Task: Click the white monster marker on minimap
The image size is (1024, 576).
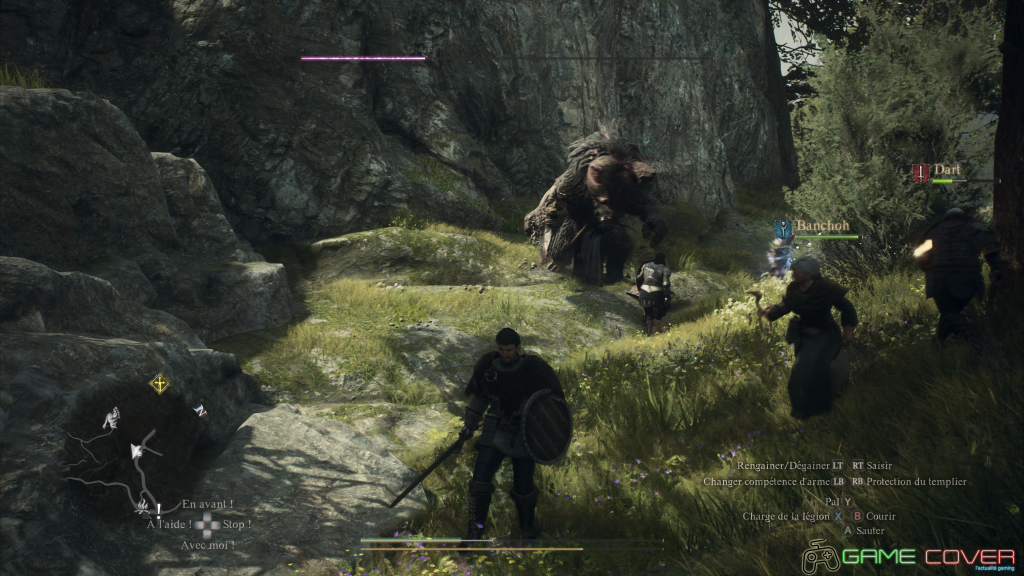Action: pos(112,416)
